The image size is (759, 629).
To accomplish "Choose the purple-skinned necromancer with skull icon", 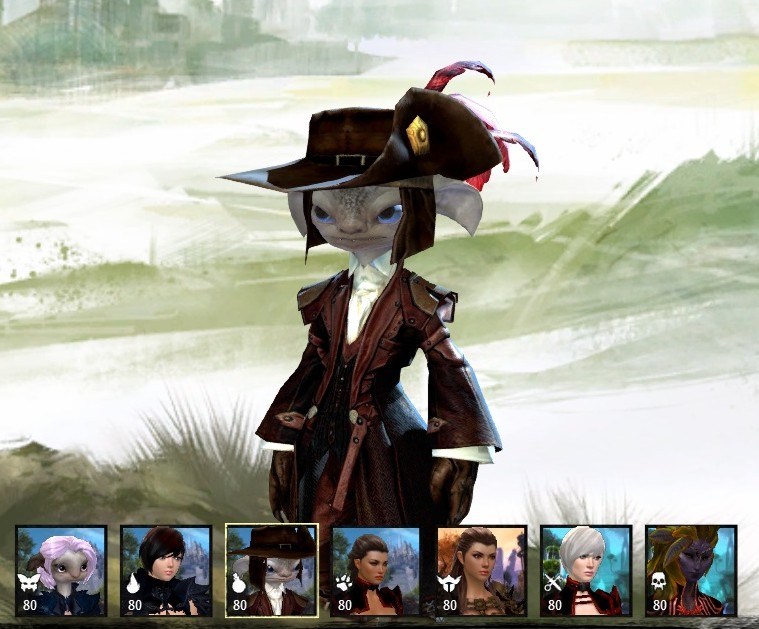I will pos(691,570).
